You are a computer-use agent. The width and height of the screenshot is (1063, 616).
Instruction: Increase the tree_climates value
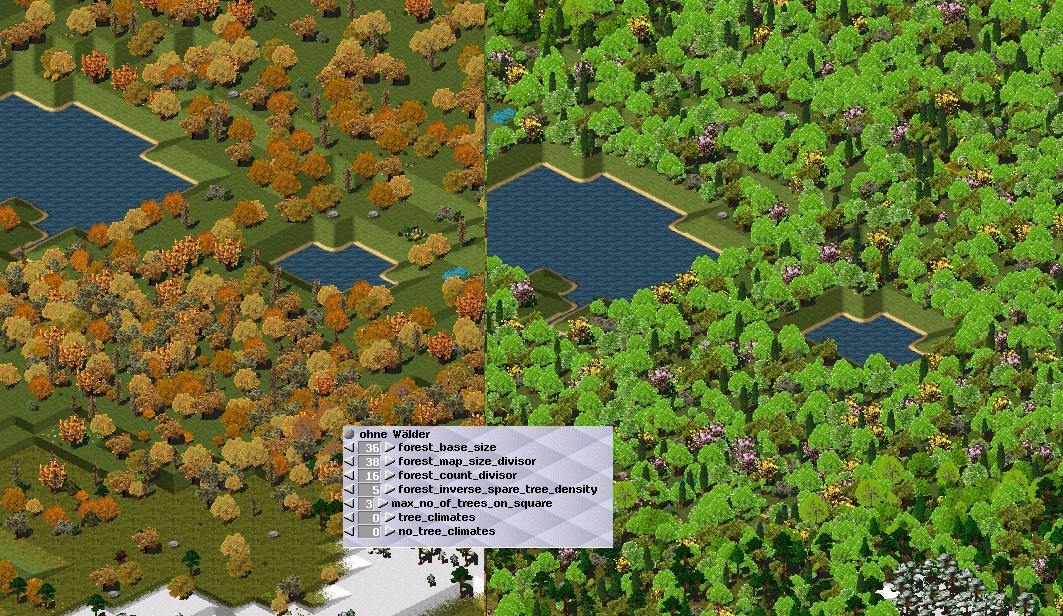tap(390, 518)
